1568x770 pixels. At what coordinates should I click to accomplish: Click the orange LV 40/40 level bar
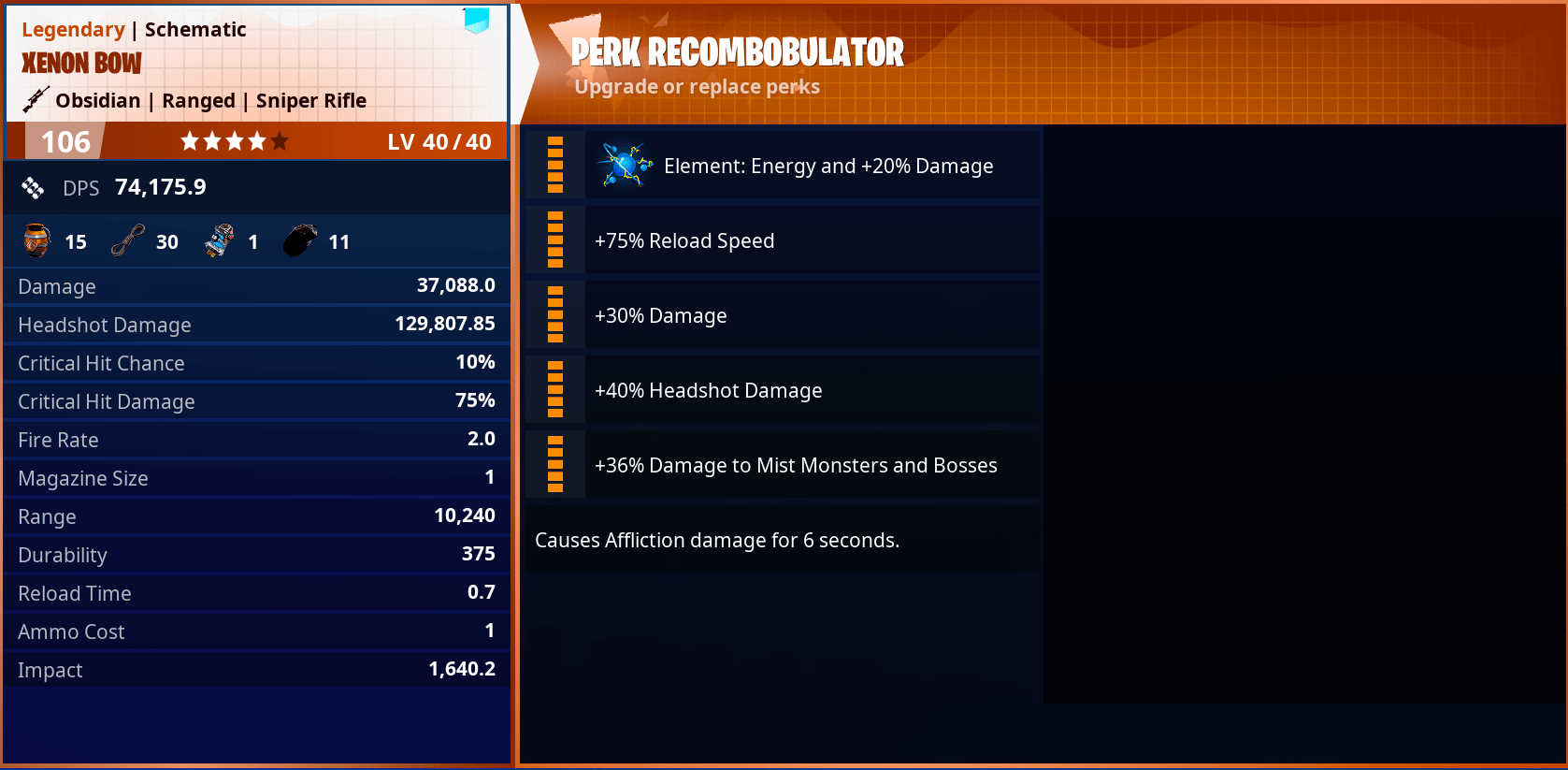[439, 140]
